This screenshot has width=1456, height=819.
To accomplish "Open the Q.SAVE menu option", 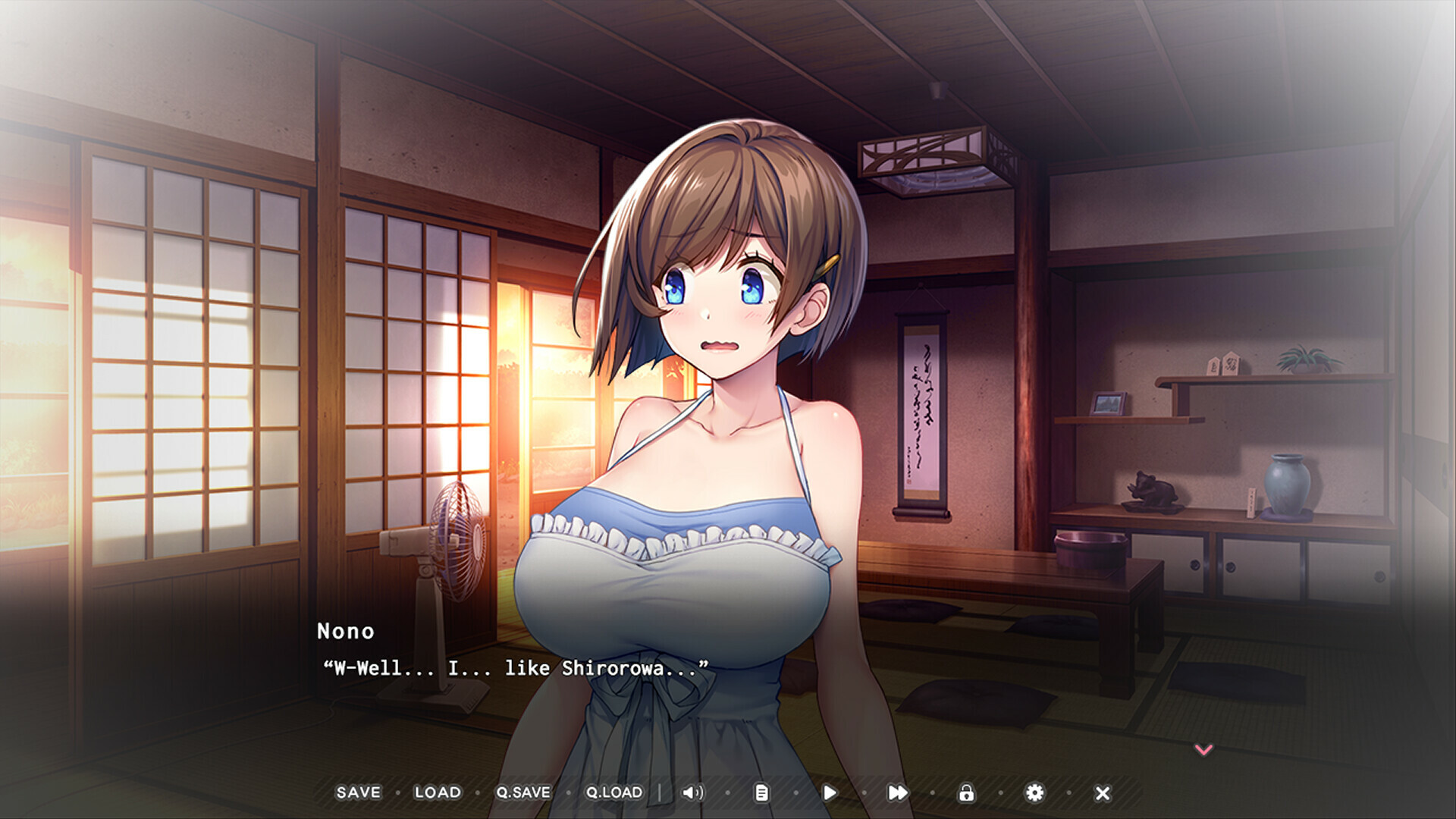I will [523, 792].
